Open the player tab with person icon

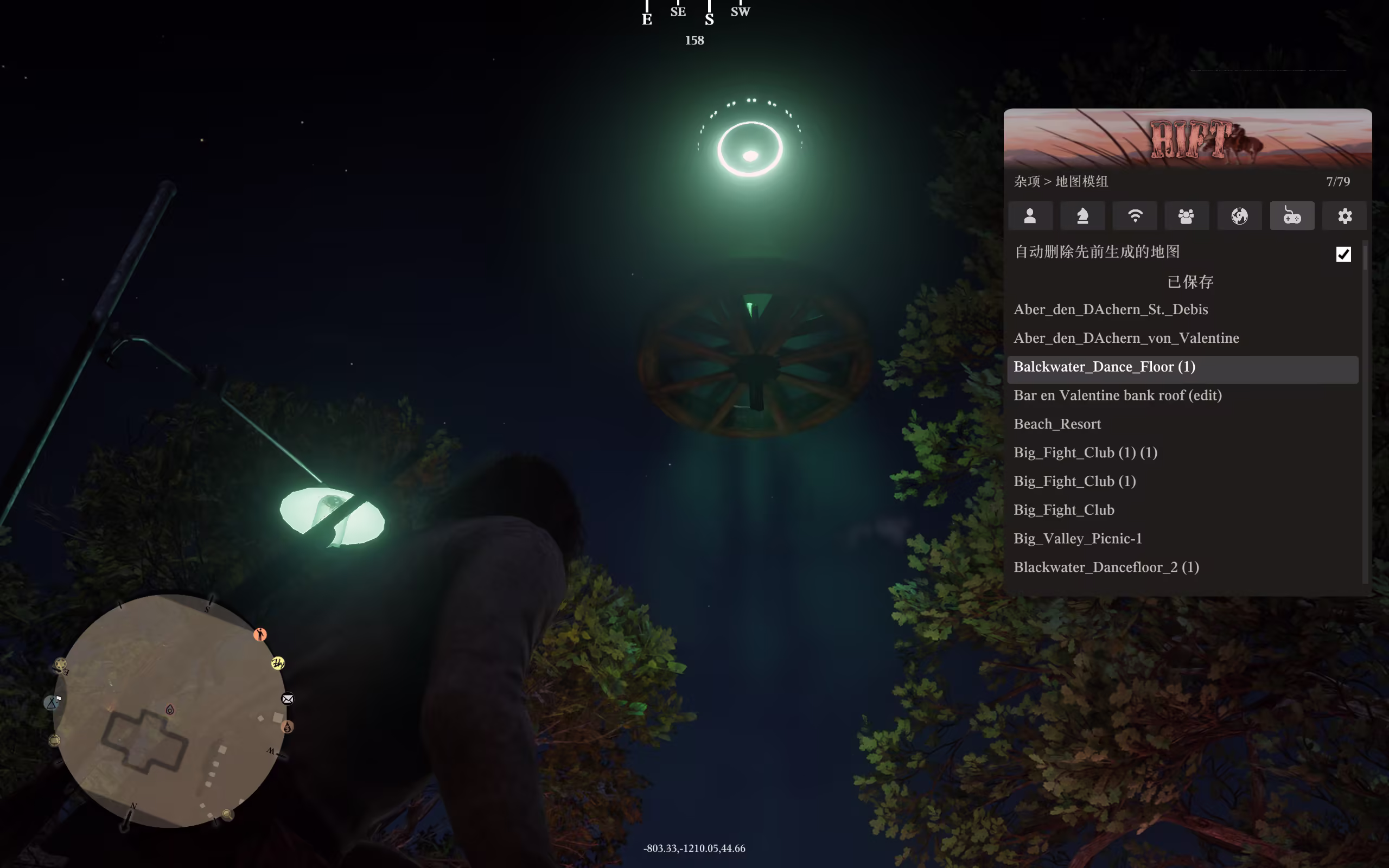(1030, 216)
